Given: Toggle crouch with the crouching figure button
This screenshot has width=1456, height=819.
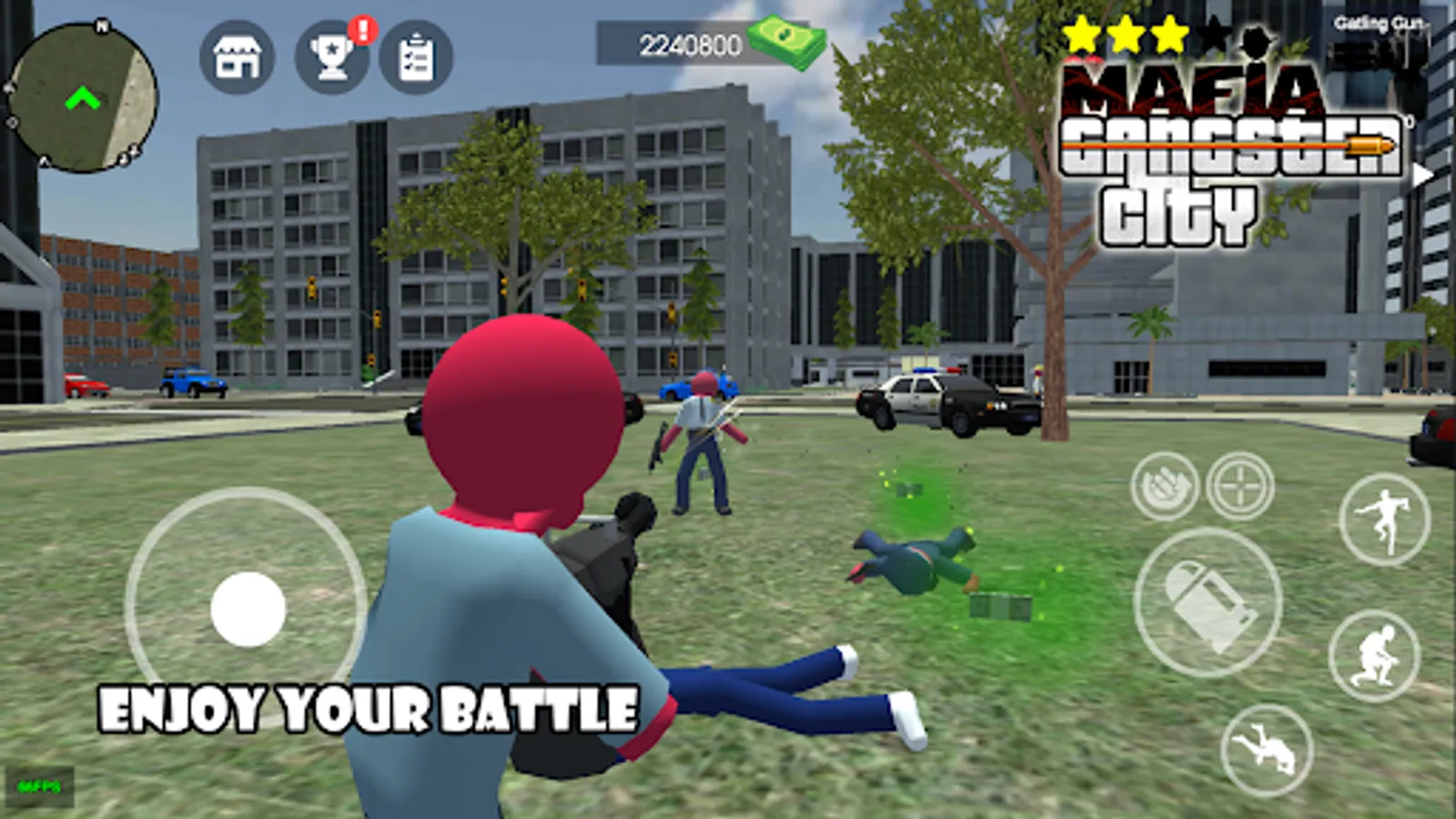Looking at the screenshot, I should 1377,660.
